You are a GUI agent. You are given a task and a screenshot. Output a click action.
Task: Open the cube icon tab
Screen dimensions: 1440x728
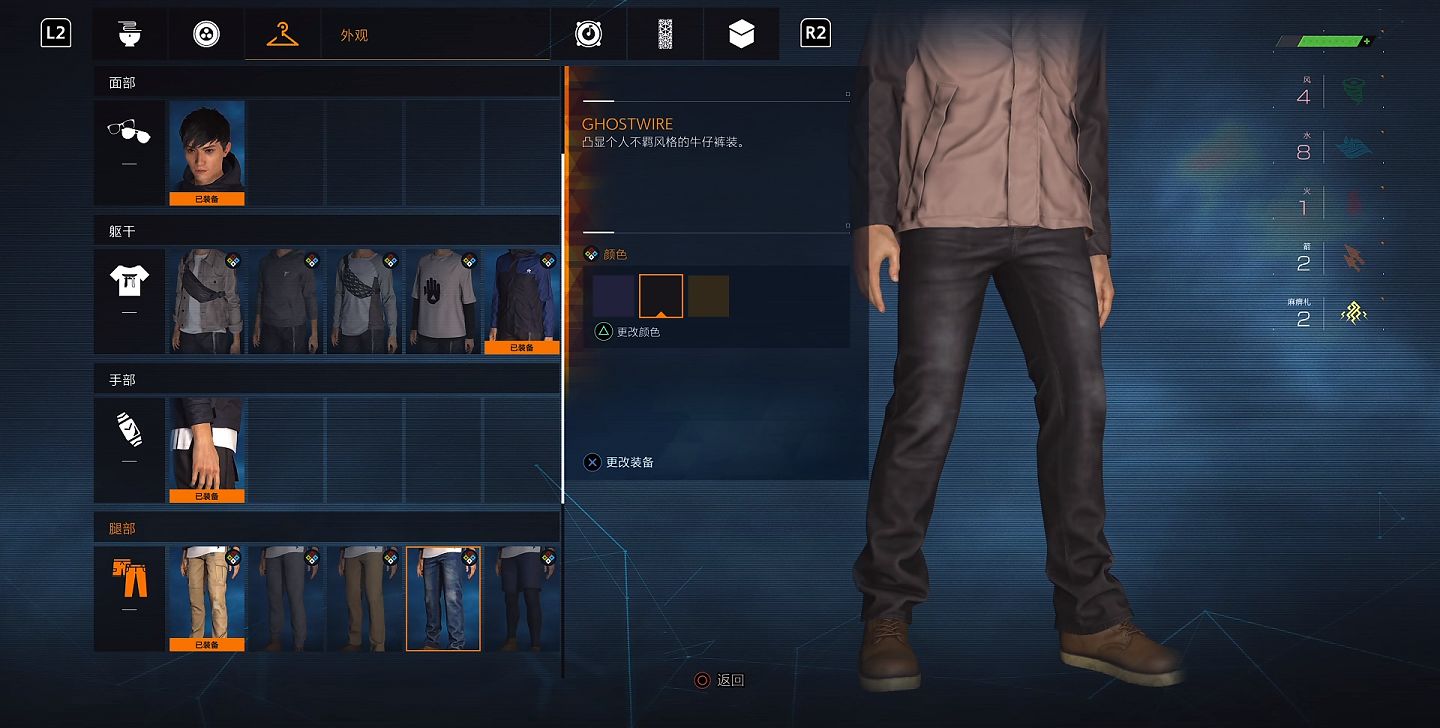click(x=741, y=34)
